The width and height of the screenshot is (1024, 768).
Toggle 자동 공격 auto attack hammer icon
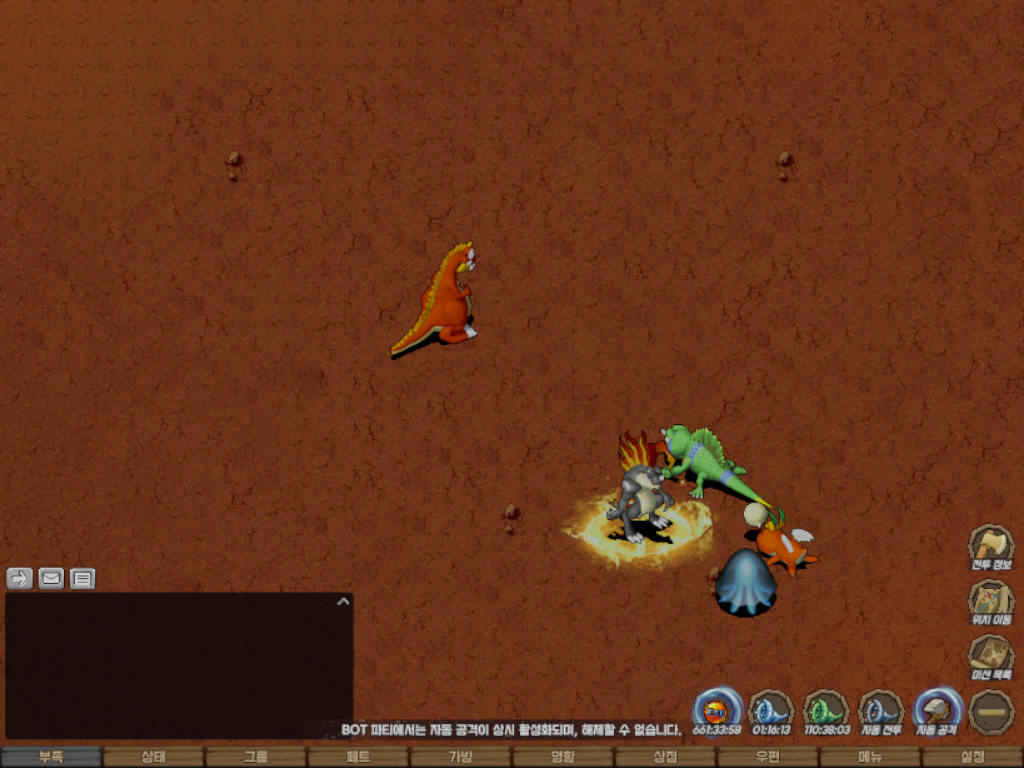pyautogui.click(x=937, y=710)
